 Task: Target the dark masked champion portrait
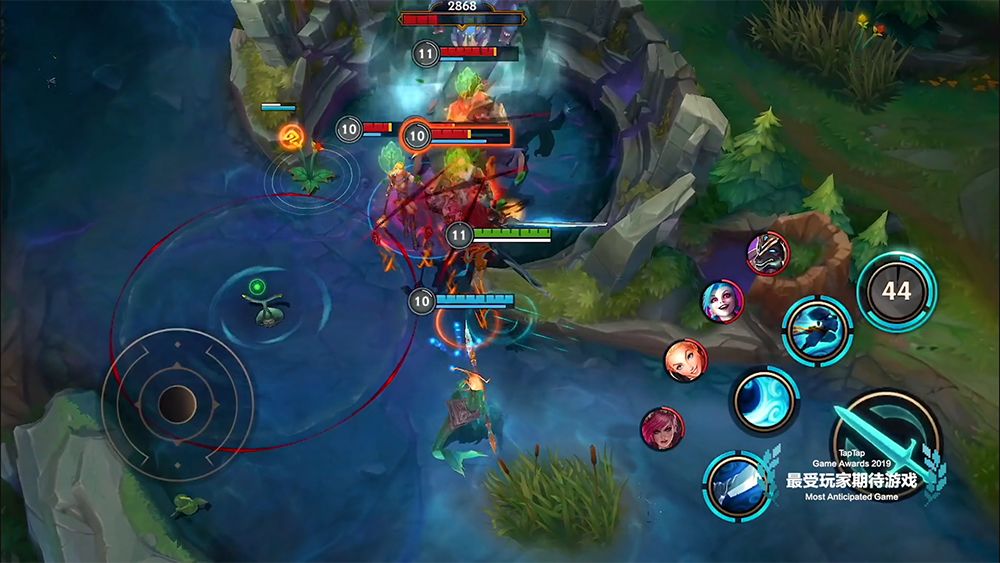coord(768,253)
